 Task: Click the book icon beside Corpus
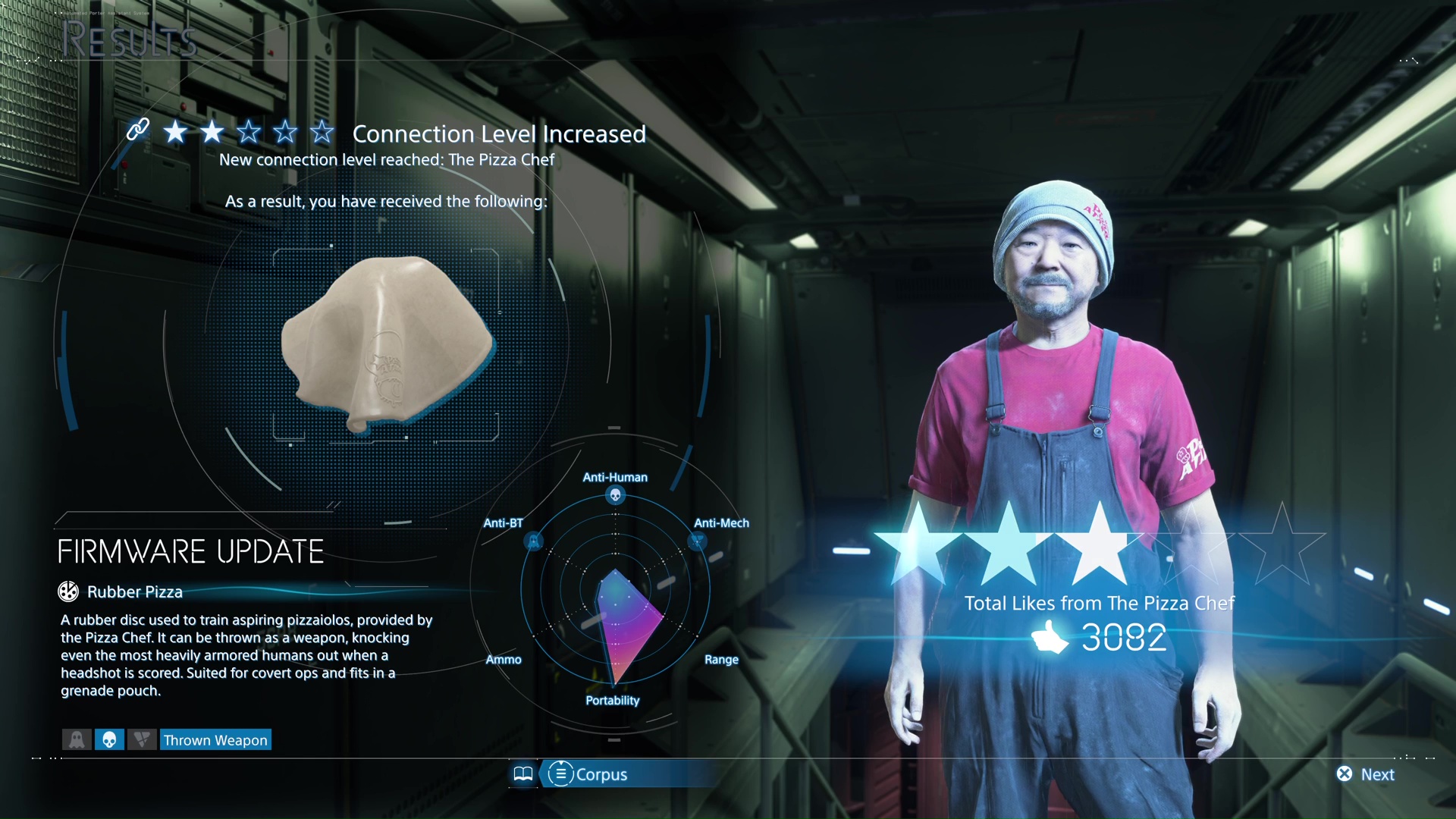pyautogui.click(x=523, y=774)
